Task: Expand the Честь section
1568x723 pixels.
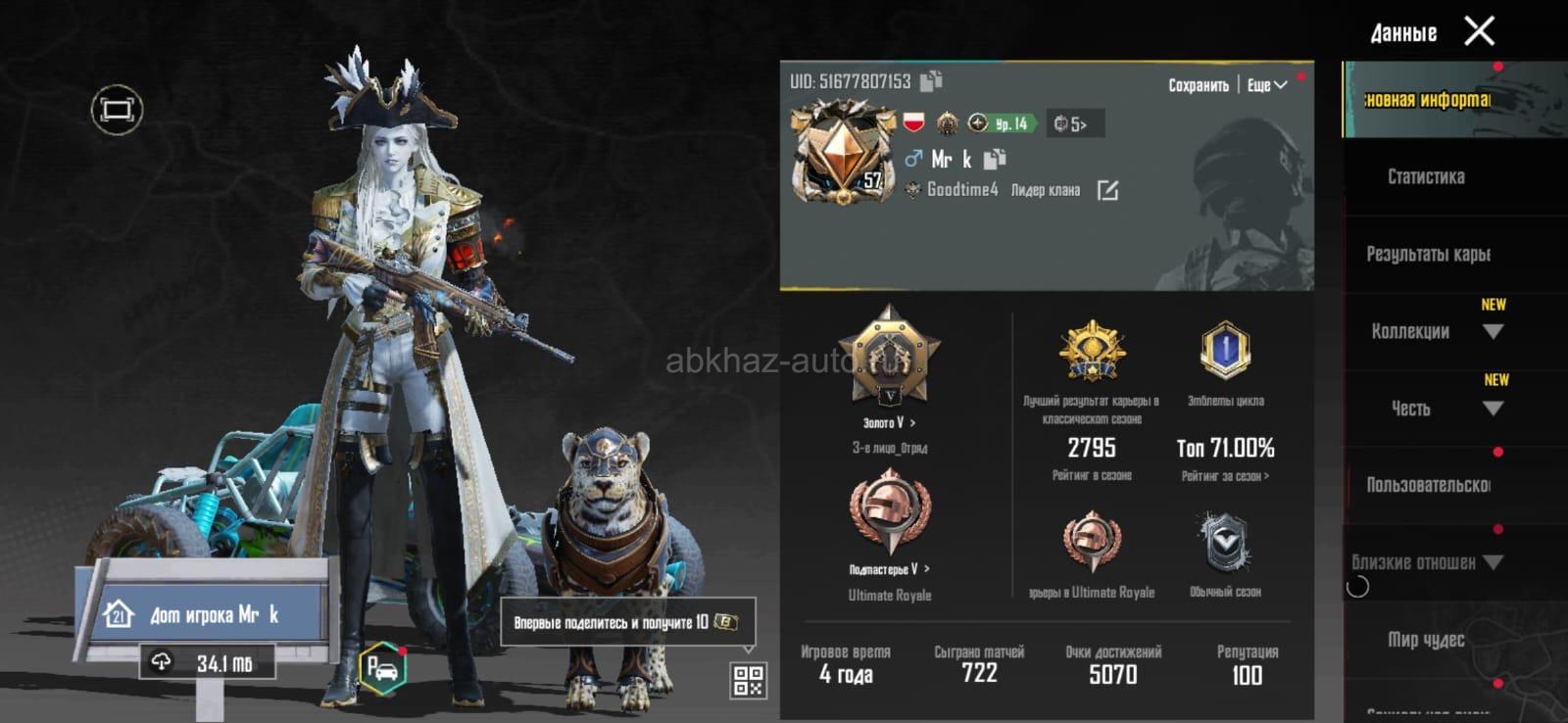Action: [x=1493, y=409]
